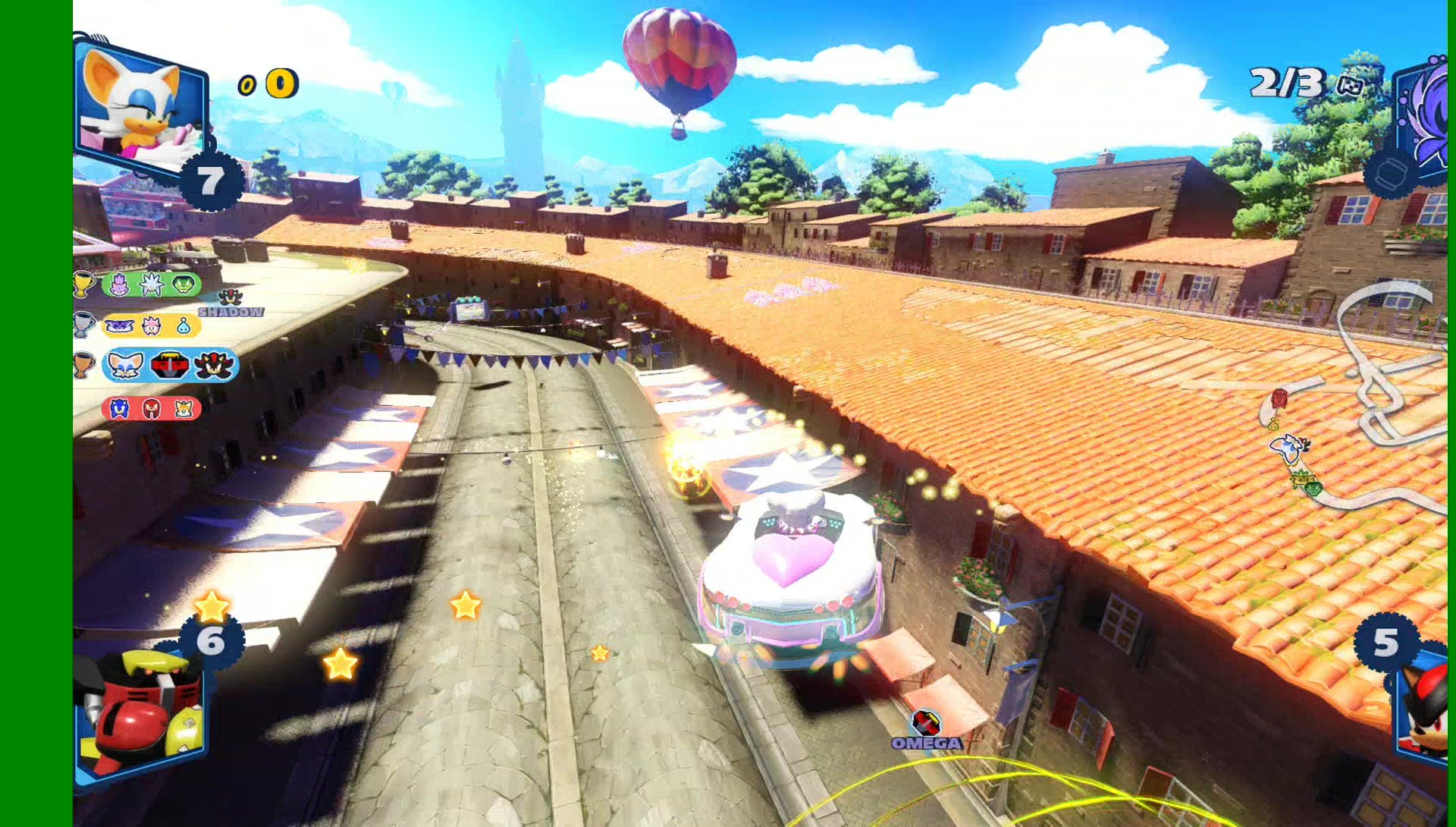The height and width of the screenshot is (827, 1456).
Task: Select the E-123 Omega icon on the blue bar
Action: [x=170, y=365]
